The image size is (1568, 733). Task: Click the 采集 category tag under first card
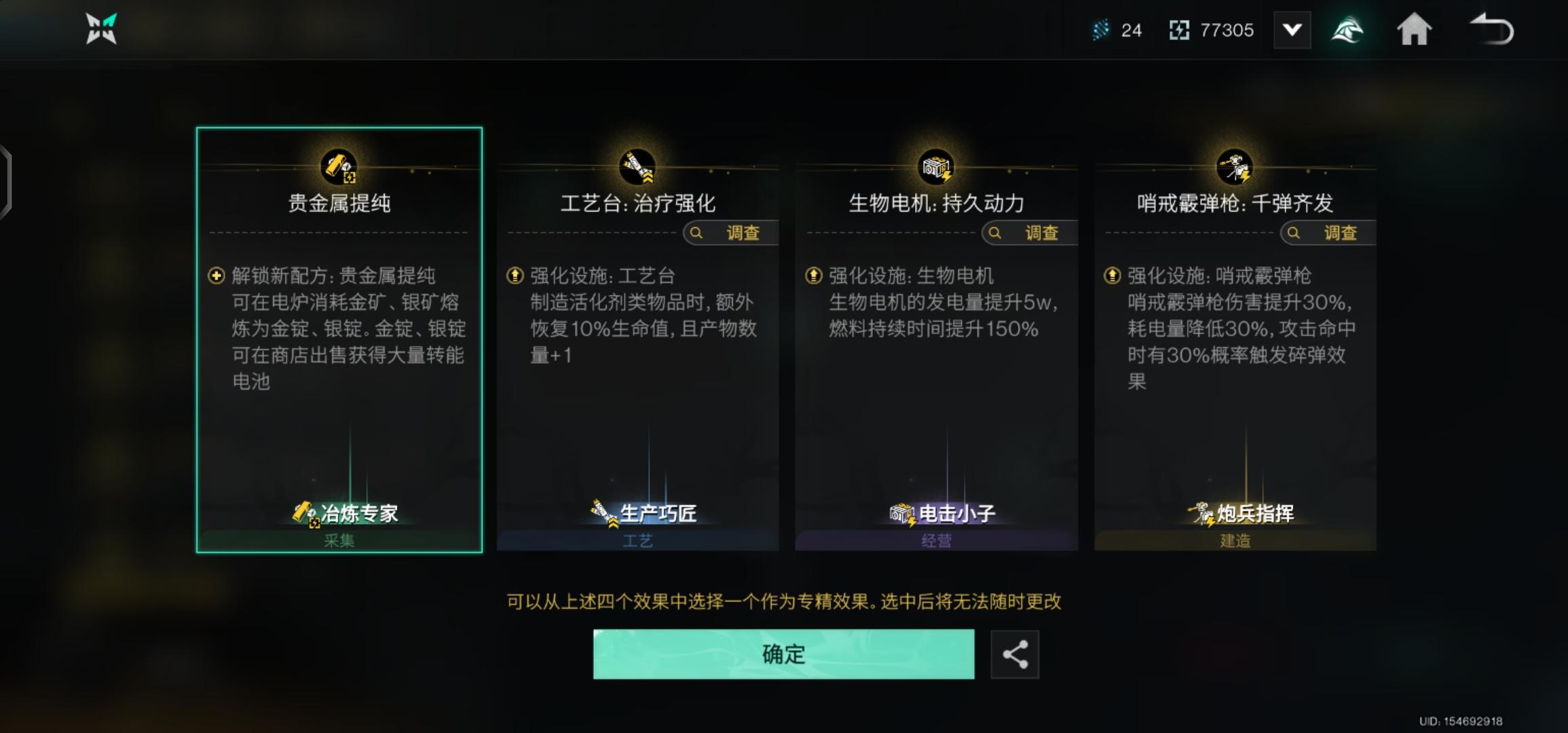pyautogui.click(x=339, y=540)
